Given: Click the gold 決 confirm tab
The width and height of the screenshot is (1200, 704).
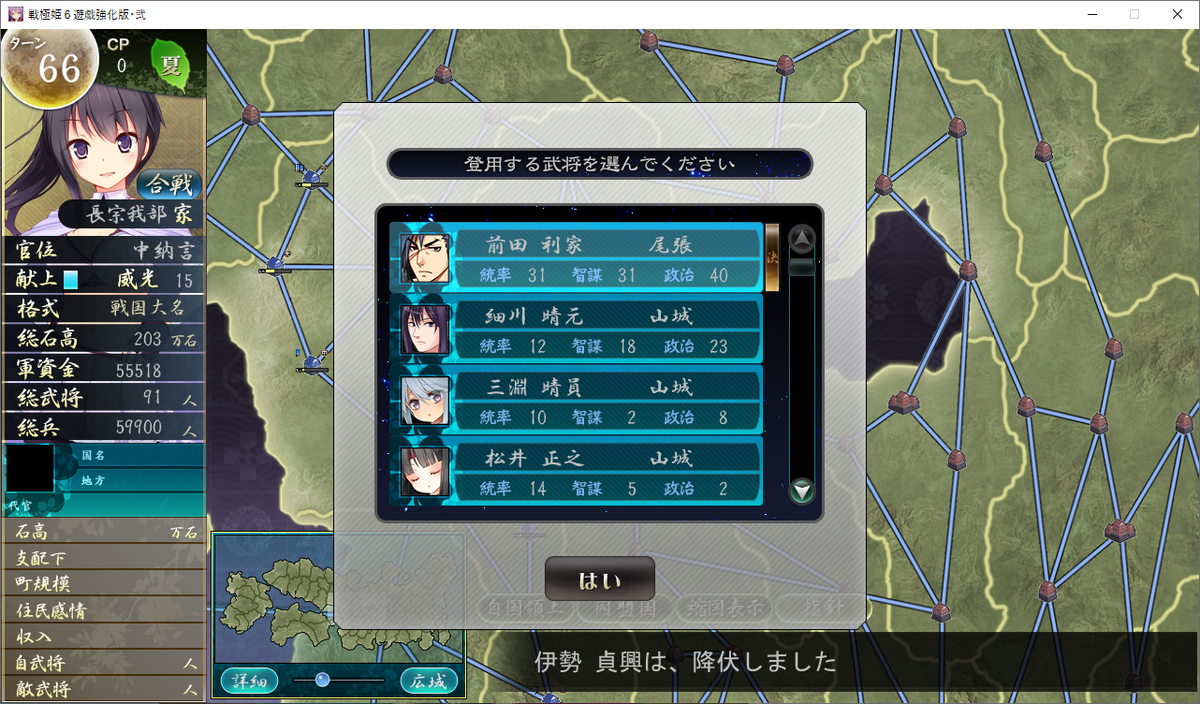Looking at the screenshot, I should [x=772, y=257].
